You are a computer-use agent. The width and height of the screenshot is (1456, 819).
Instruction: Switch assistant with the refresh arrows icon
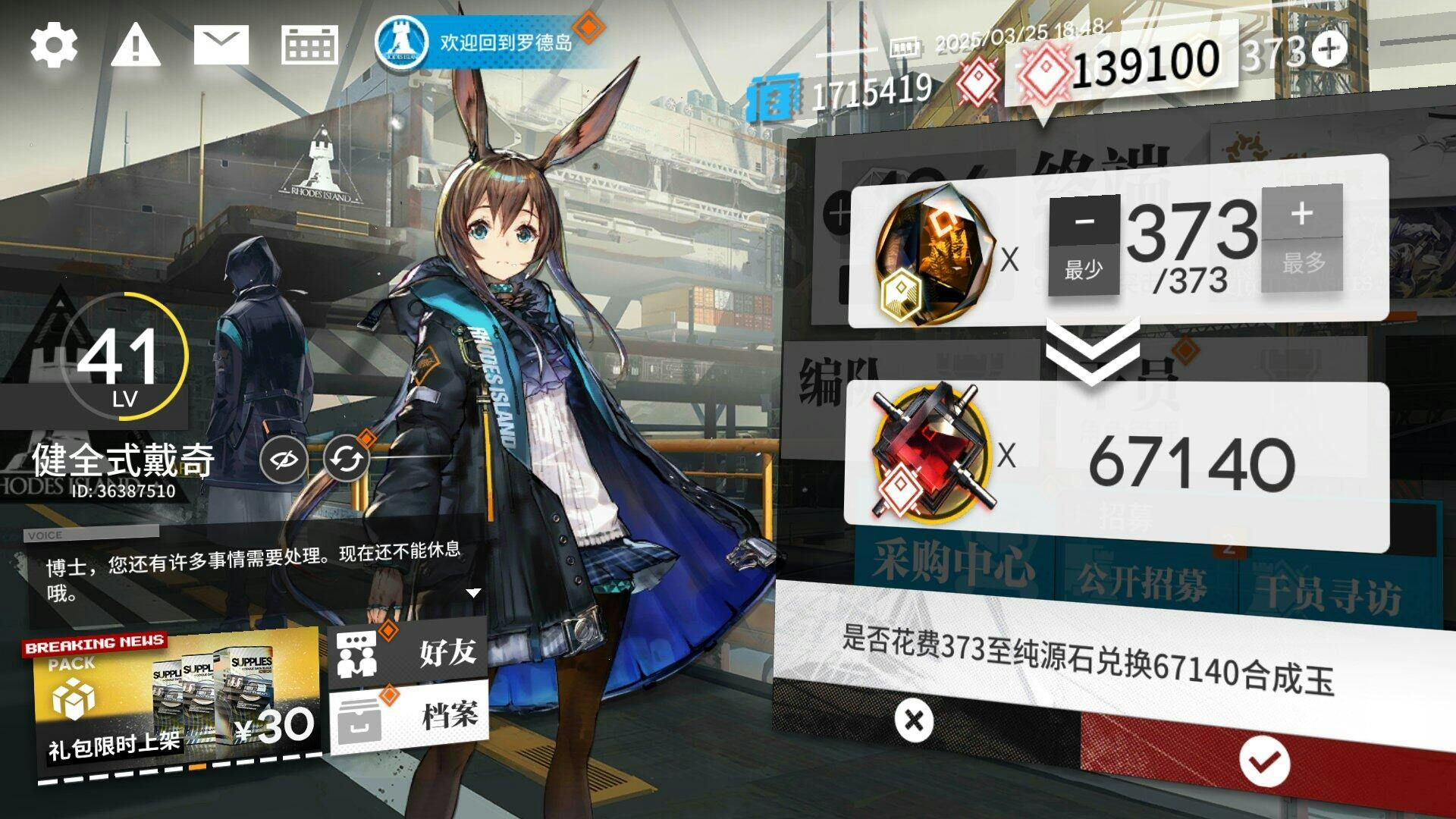click(347, 459)
